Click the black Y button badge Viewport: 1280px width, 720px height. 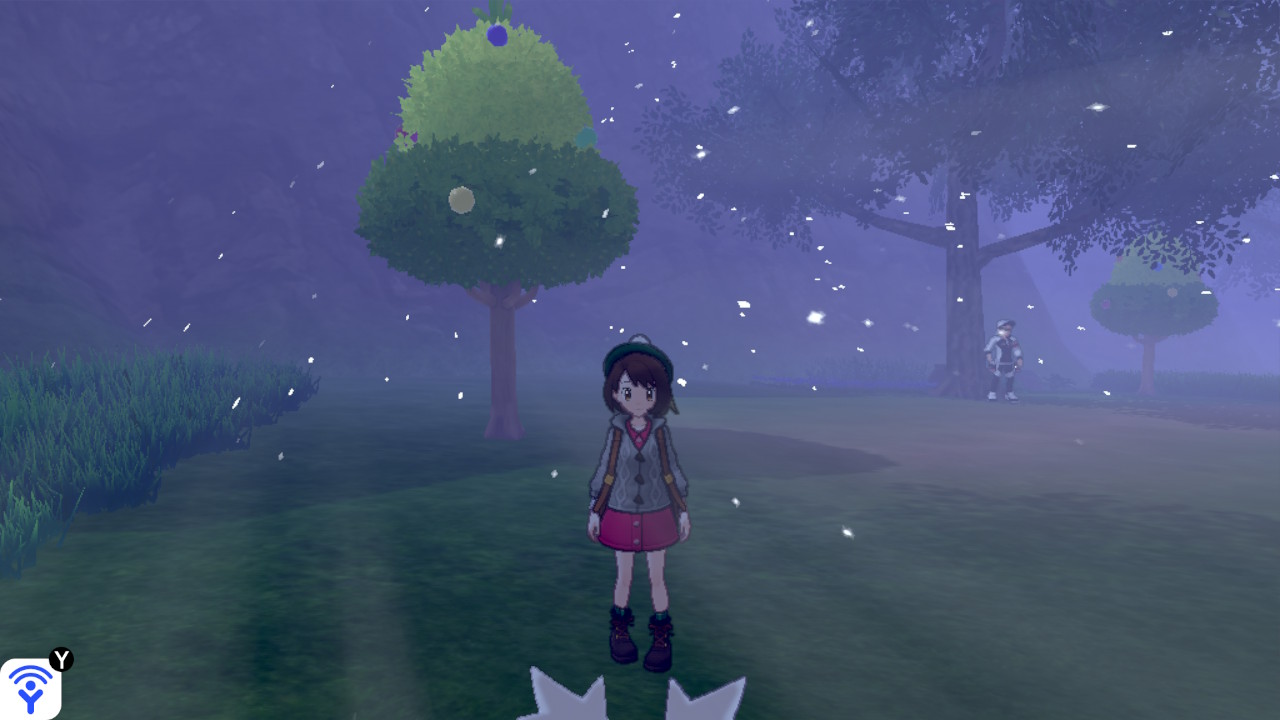click(61, 659)
